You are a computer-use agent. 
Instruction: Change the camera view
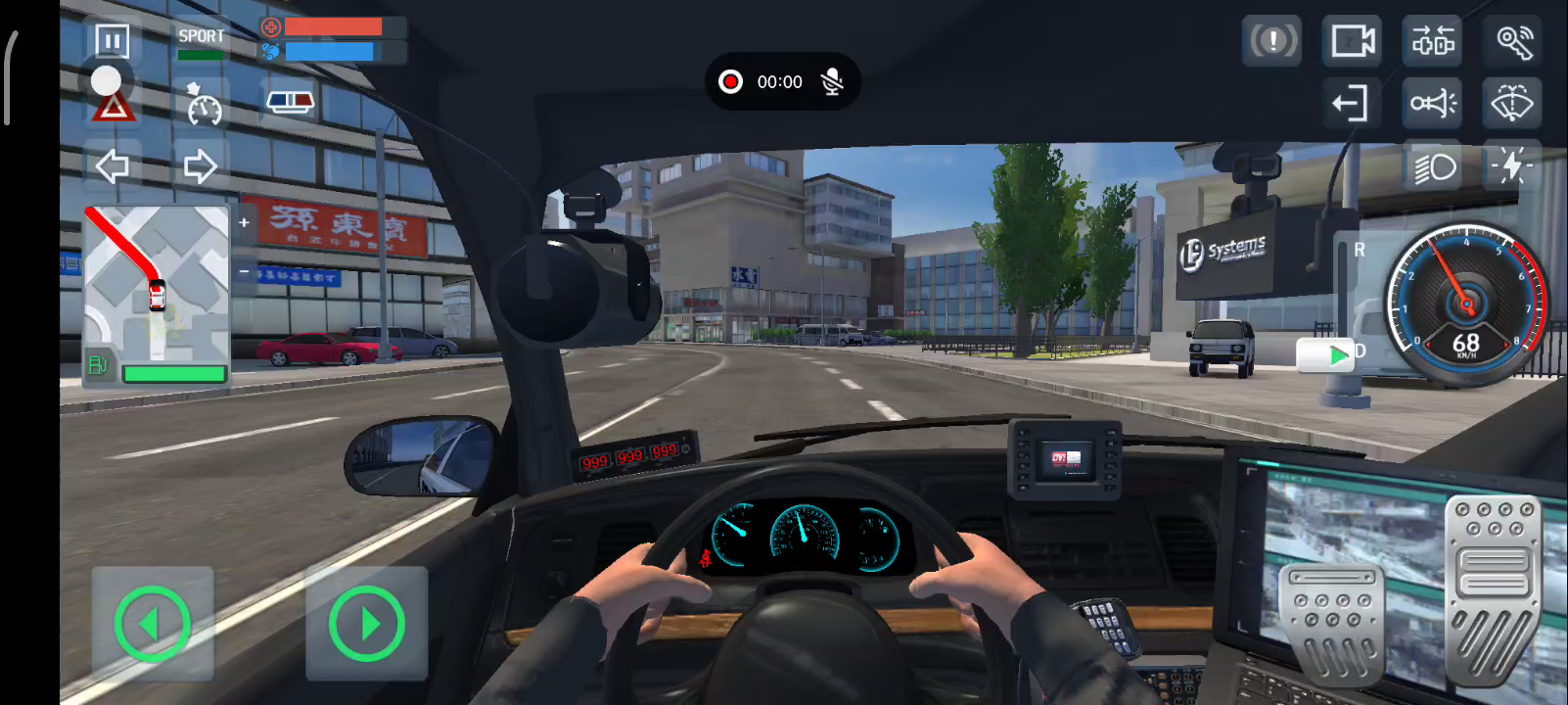1352,41
